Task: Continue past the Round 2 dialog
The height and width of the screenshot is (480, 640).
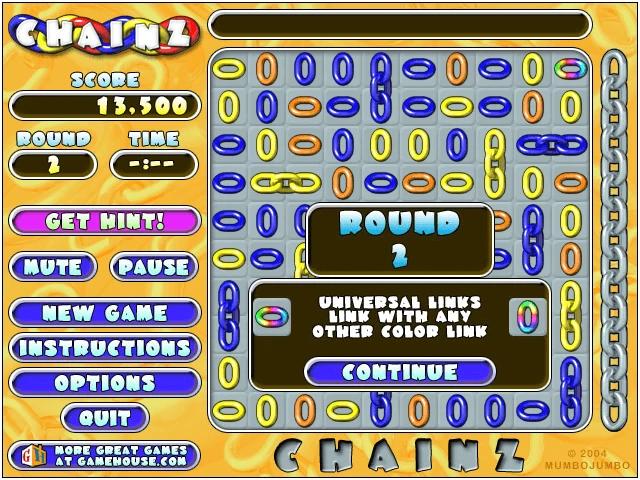Action: click(x=399, y=372)
